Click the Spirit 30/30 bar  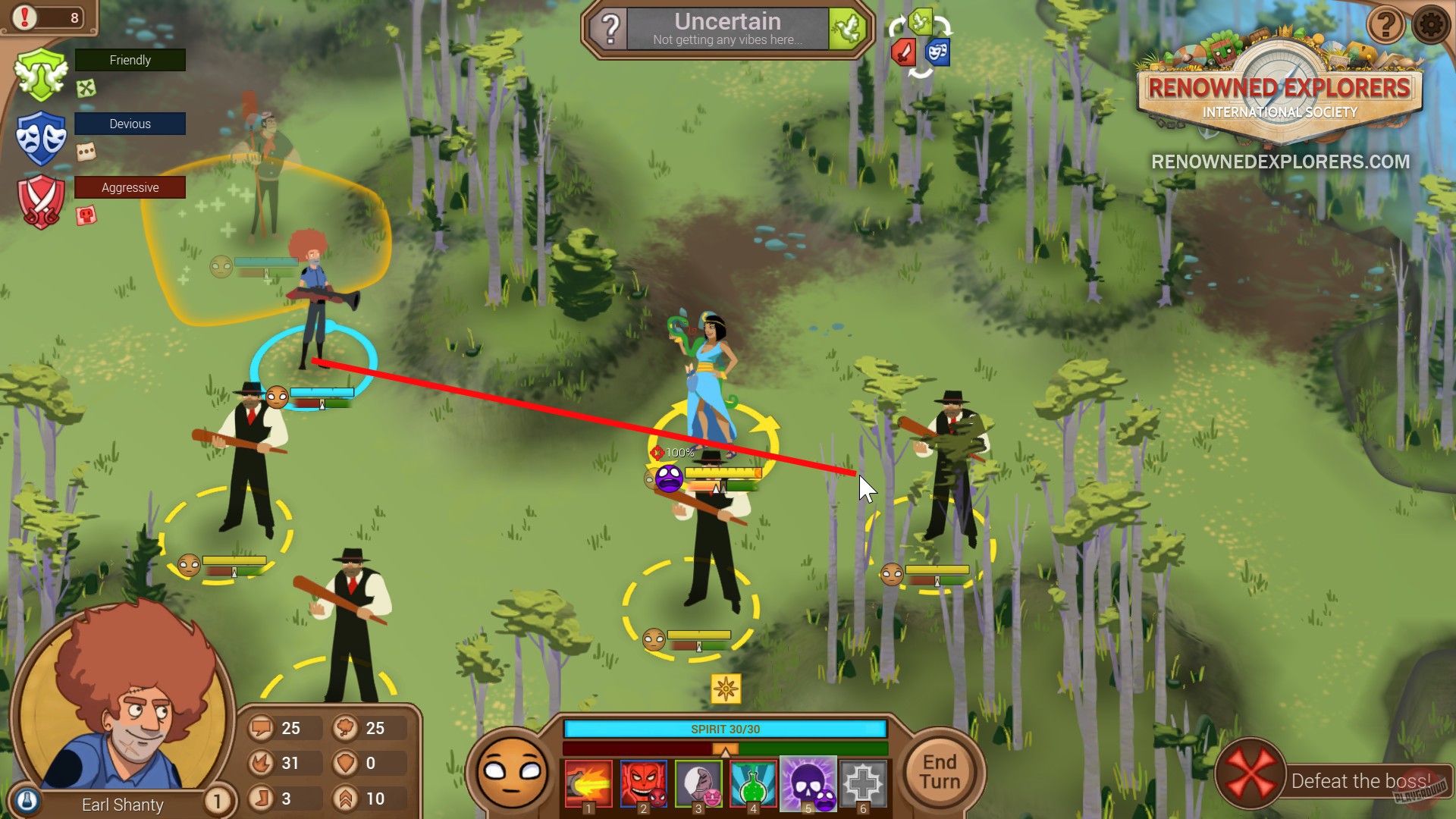click(x=724, y=730)
